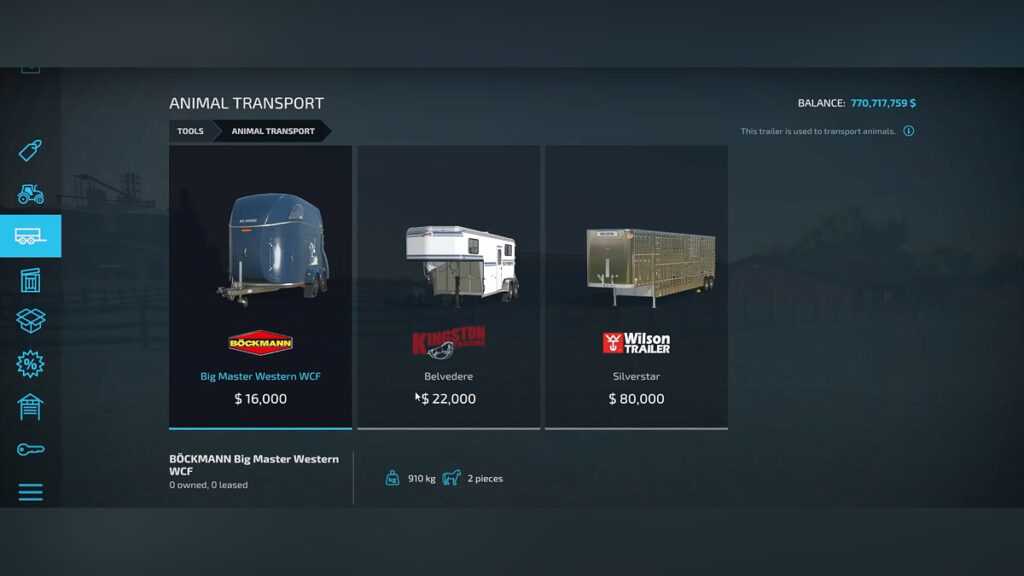The width and height of the screenshot is (1024, 576).
Task: Click the info icon beside trailer description
Action: click(908, 131)
